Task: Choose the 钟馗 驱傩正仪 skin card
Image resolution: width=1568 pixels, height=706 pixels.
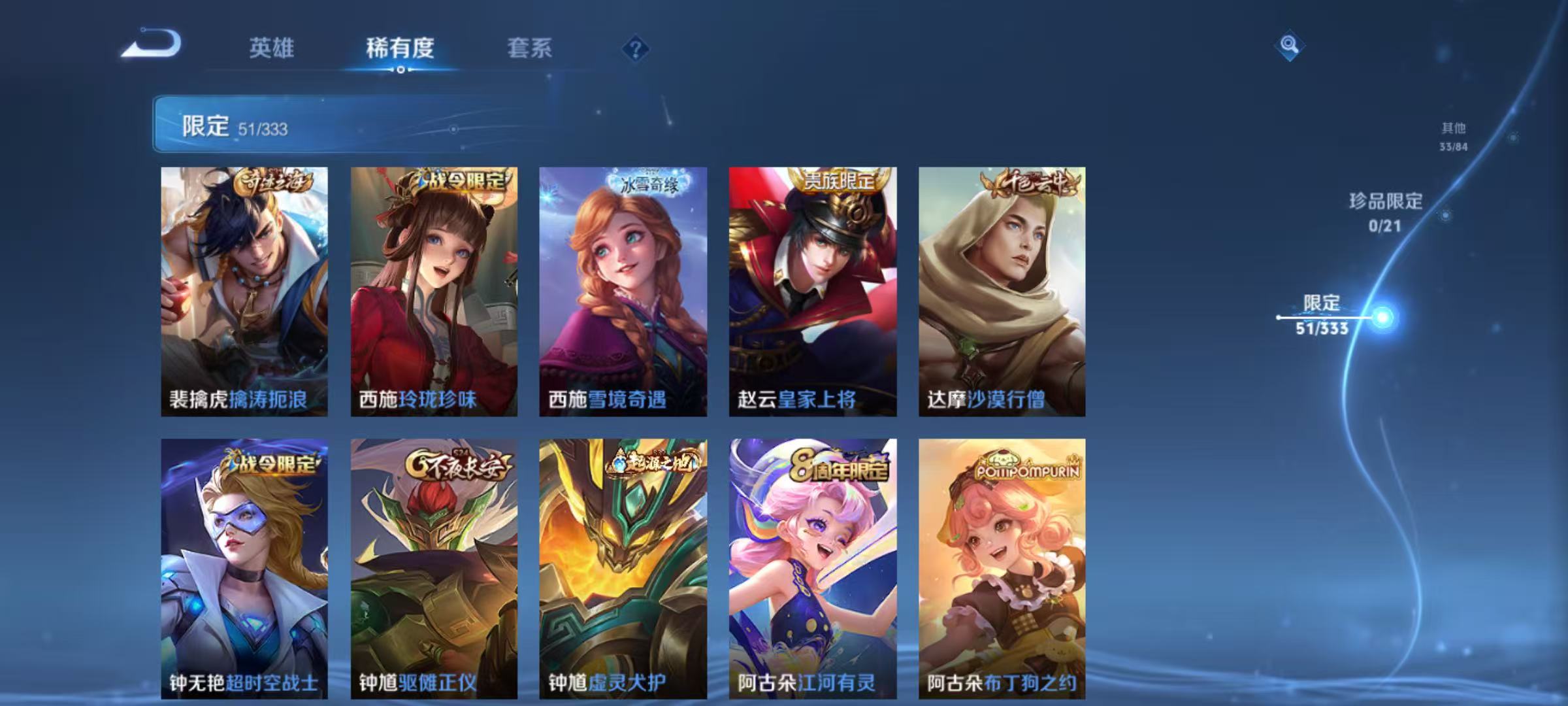Action: (x=434, y=567)
